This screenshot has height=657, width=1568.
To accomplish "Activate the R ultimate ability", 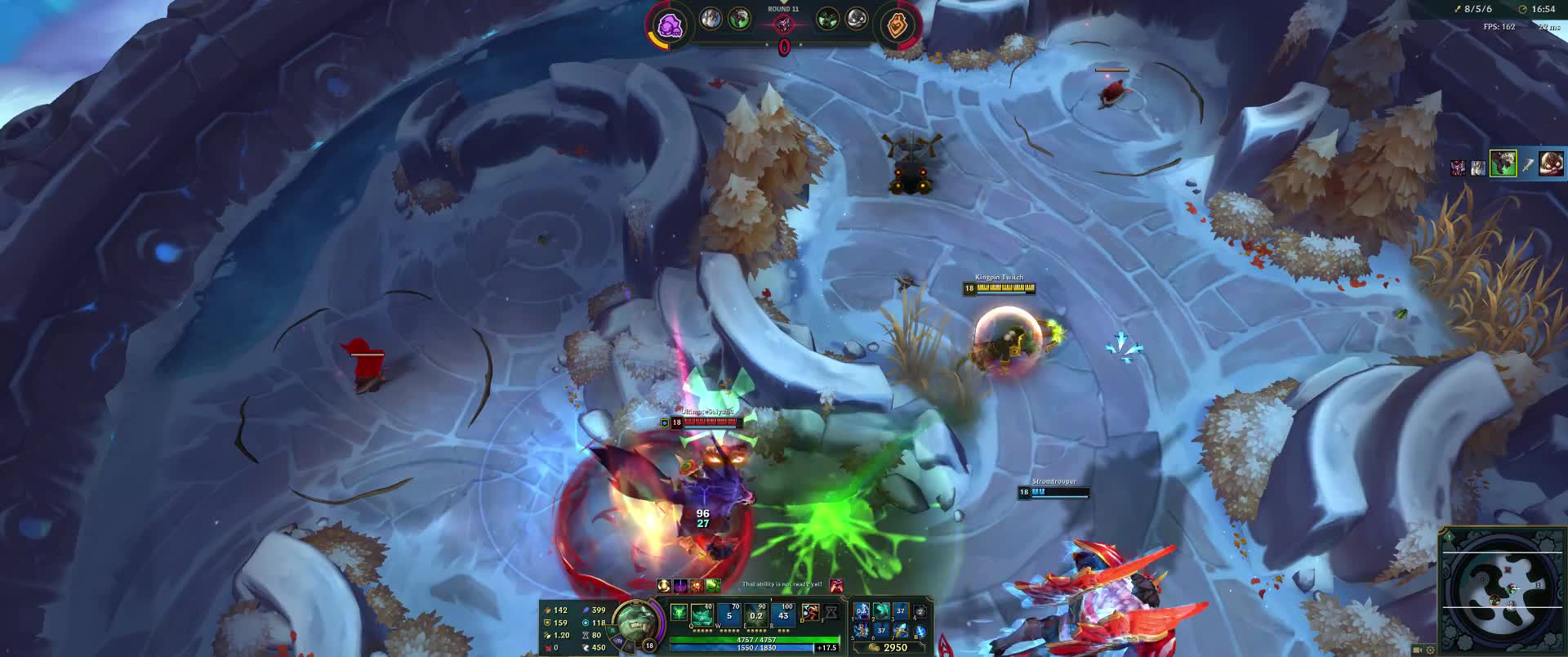I will [x=784, y=615].
